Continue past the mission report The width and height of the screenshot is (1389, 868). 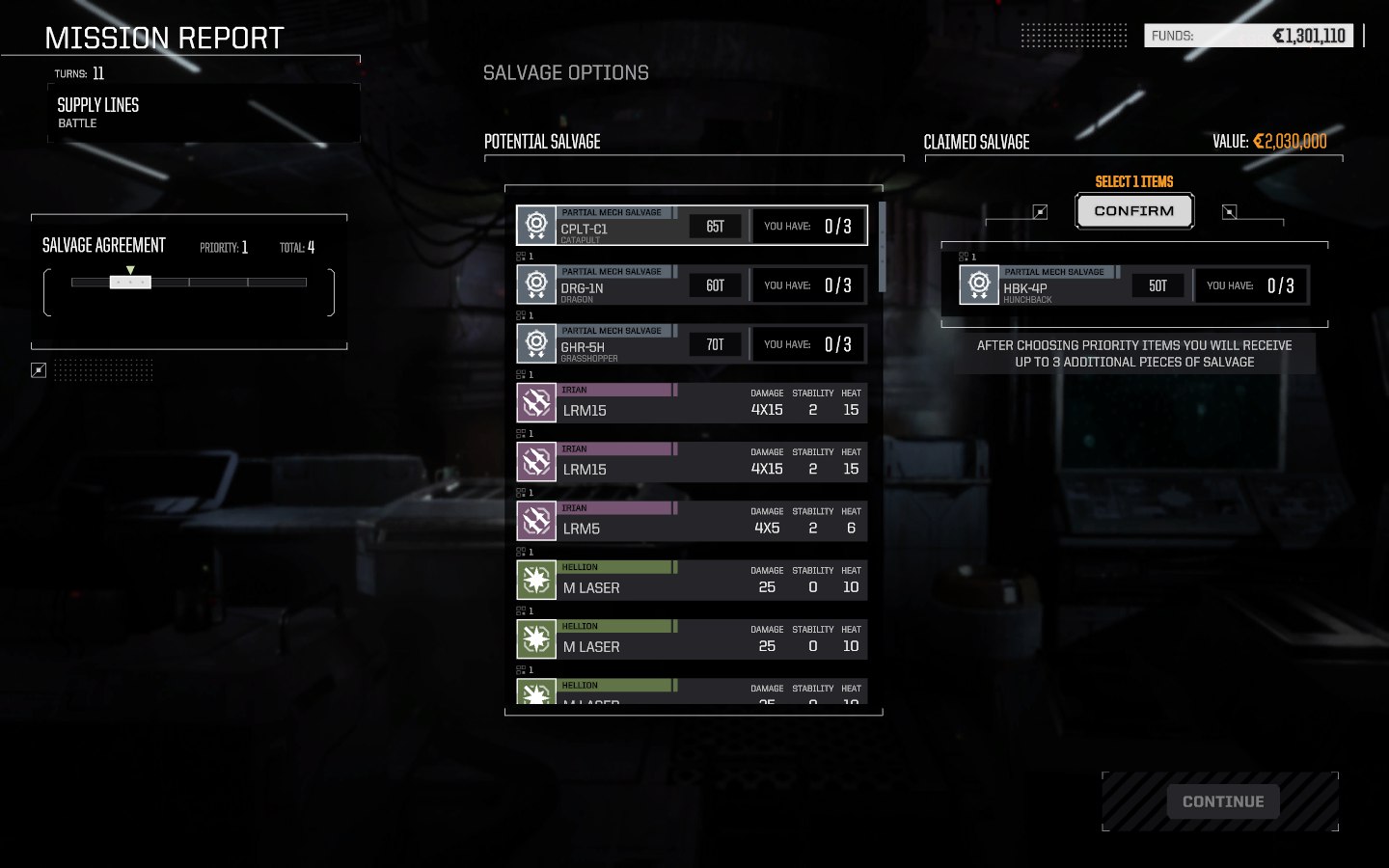pyautogui.click(x=1222, y=801)
